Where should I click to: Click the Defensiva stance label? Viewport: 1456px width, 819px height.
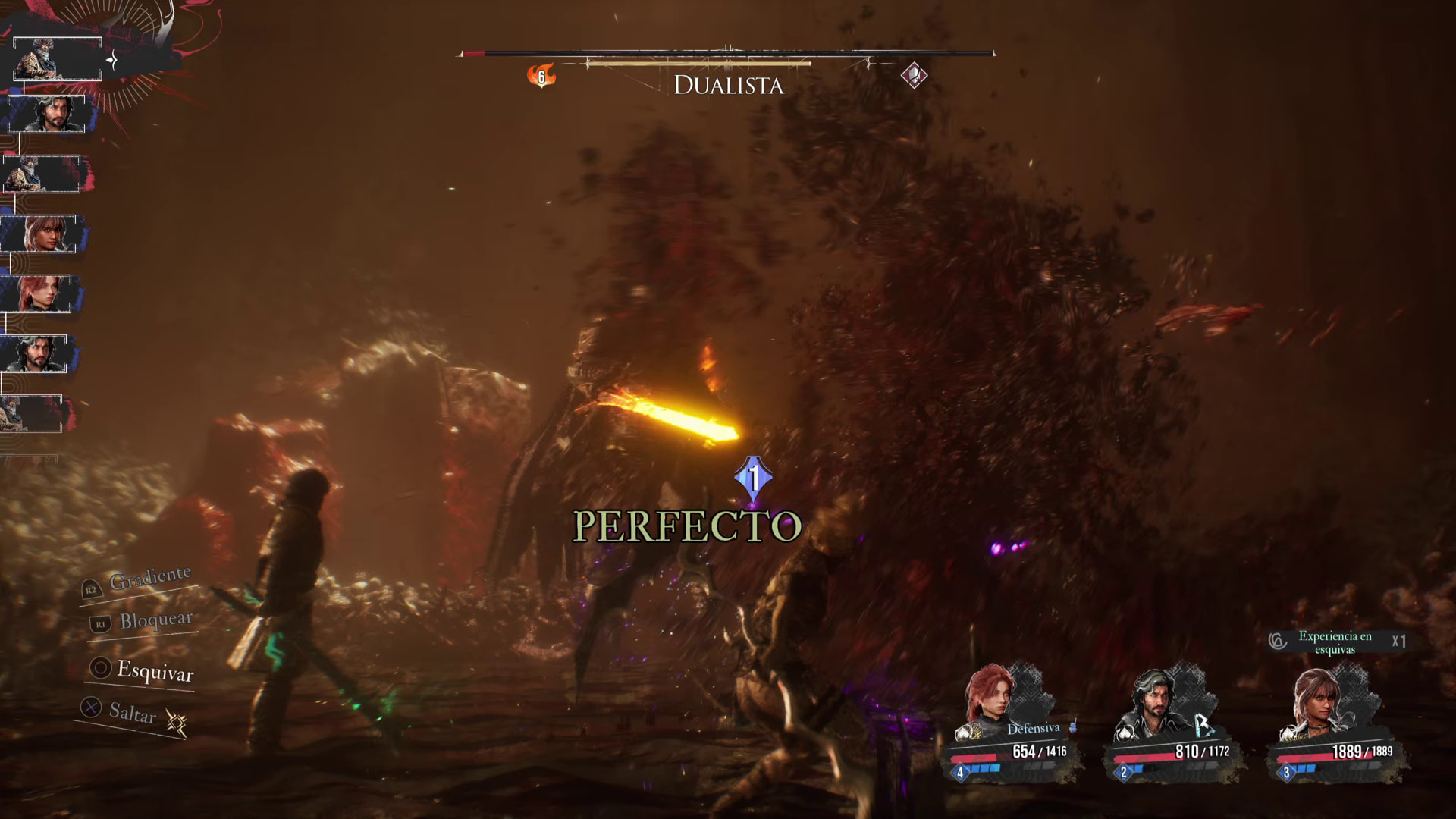1033,729
